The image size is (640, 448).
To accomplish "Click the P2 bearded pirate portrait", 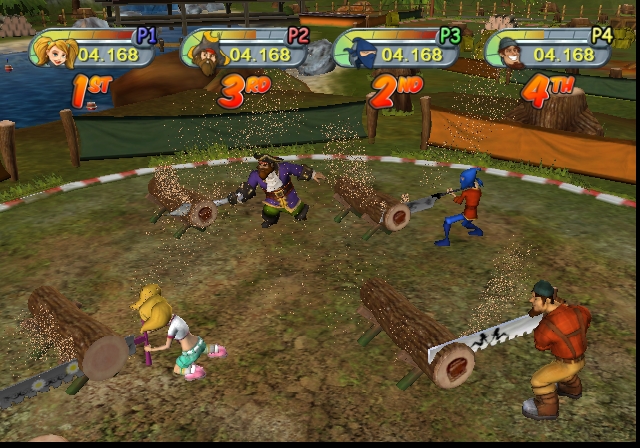I will pos(205,52).
